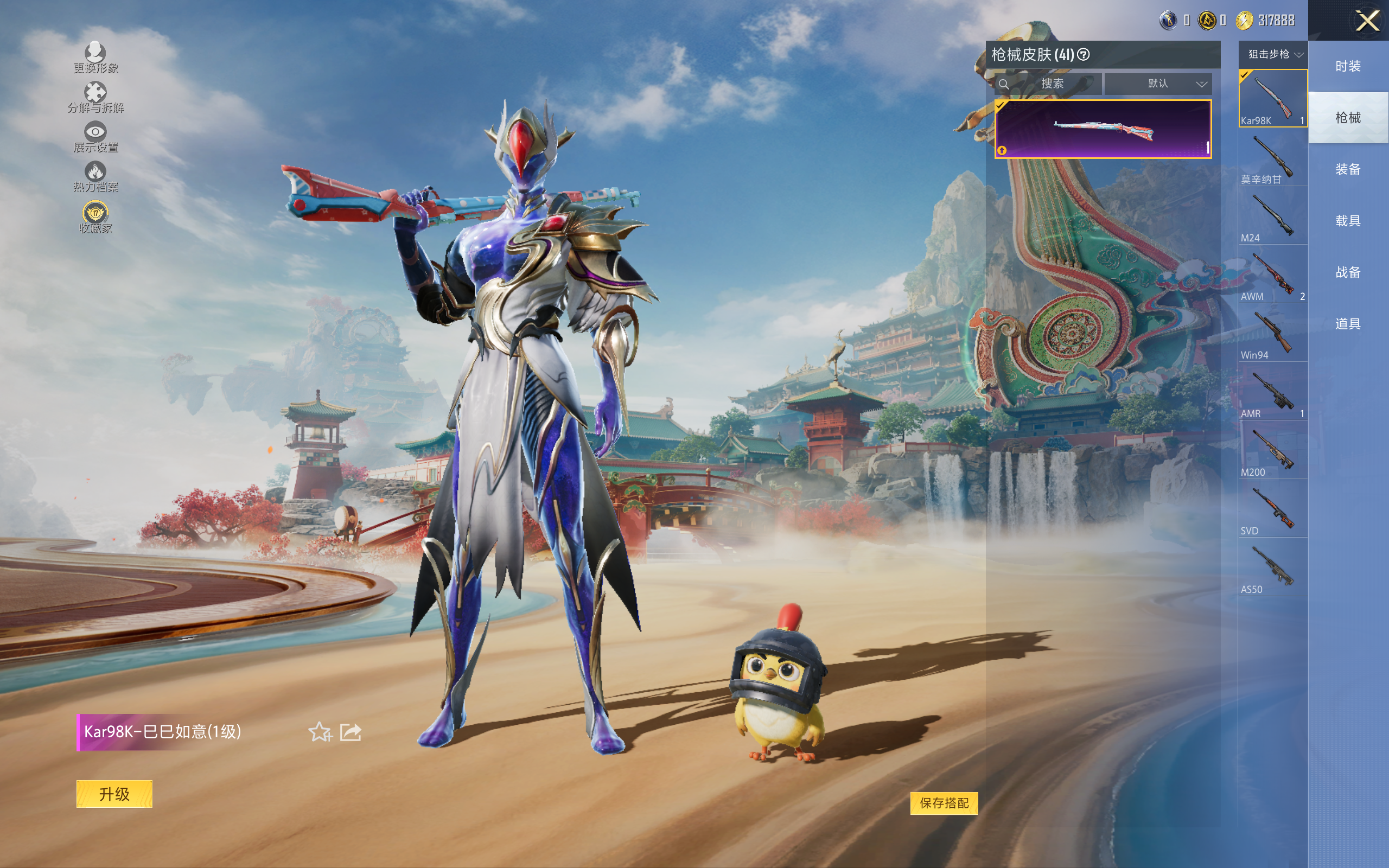The width and height of the screenshot is (1389, 868).
Task: Show the 道具 items tab
Action: 1348,324
